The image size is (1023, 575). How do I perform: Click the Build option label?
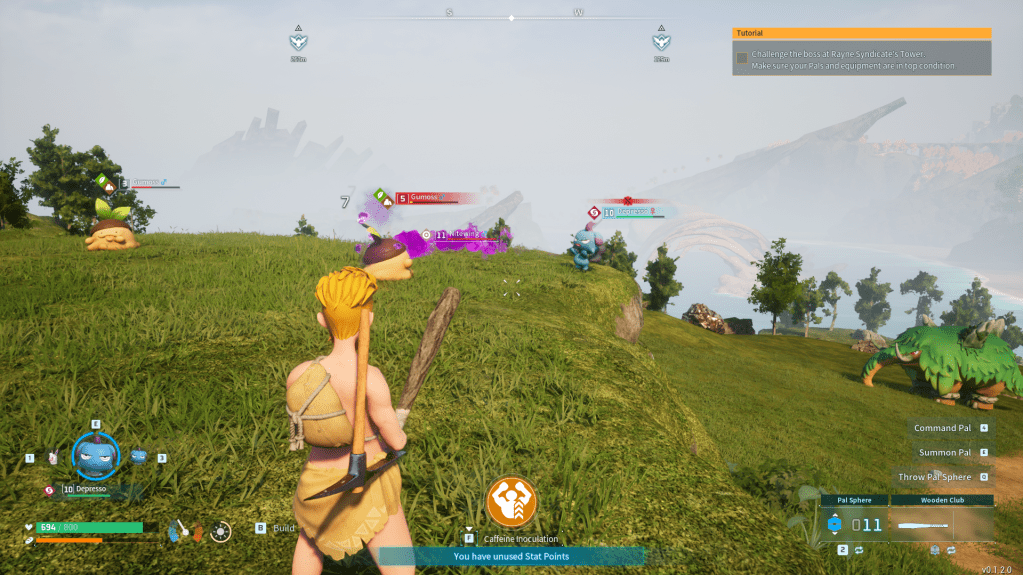(284, 528)
